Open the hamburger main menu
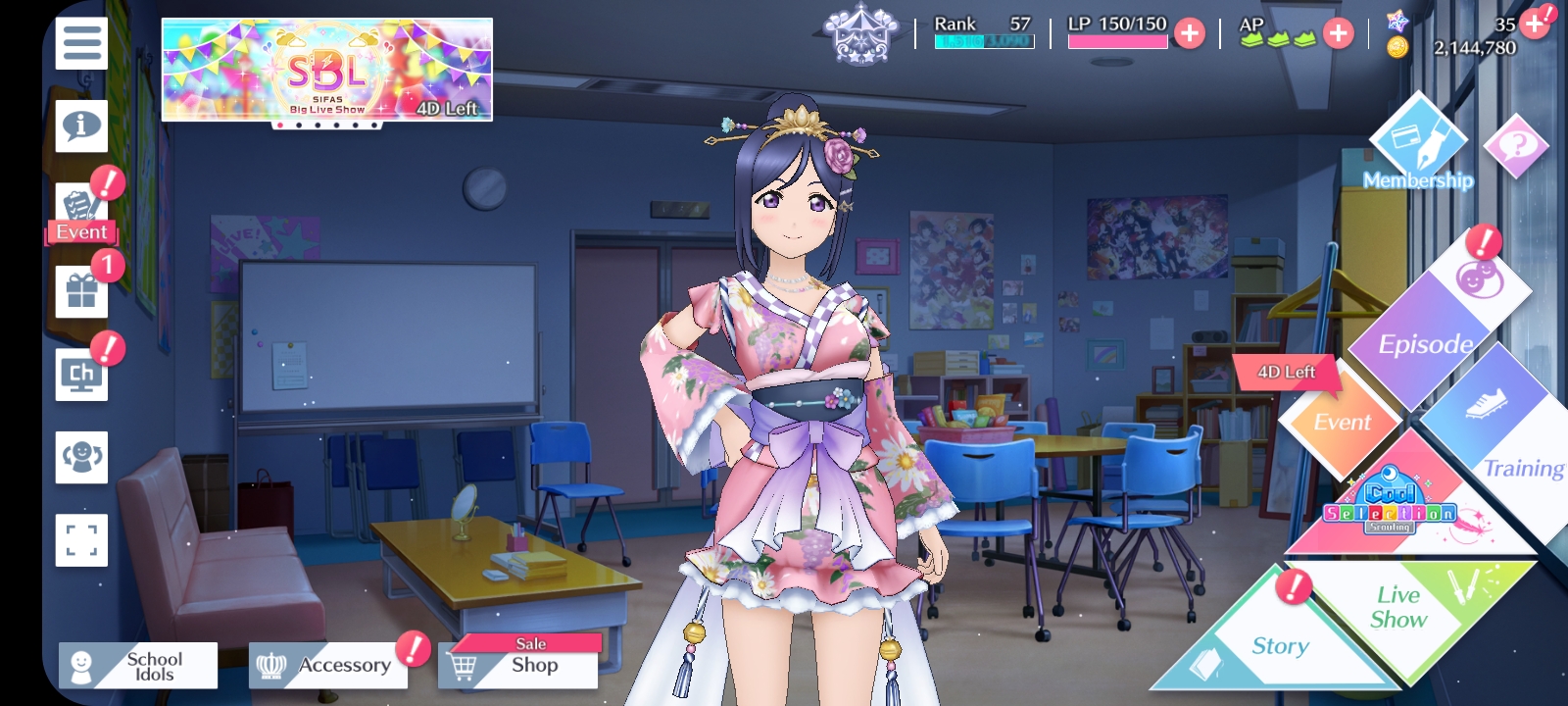Image resolution: width=1568 pixels, height=706 pixels. tap(81, 43)
